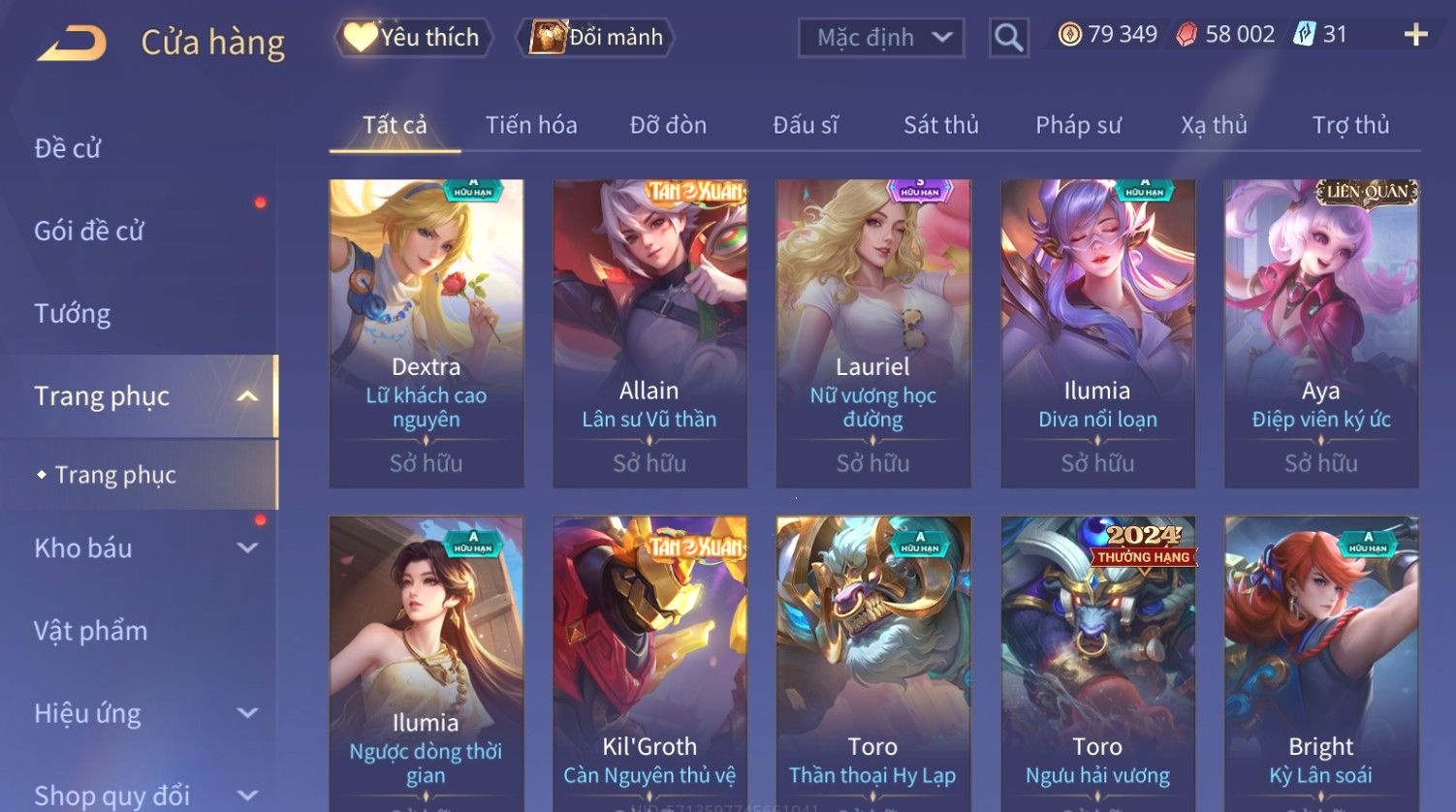Go to Vật phẩm items section
This screenshot has height=812, width=1456.
point(91,631)
